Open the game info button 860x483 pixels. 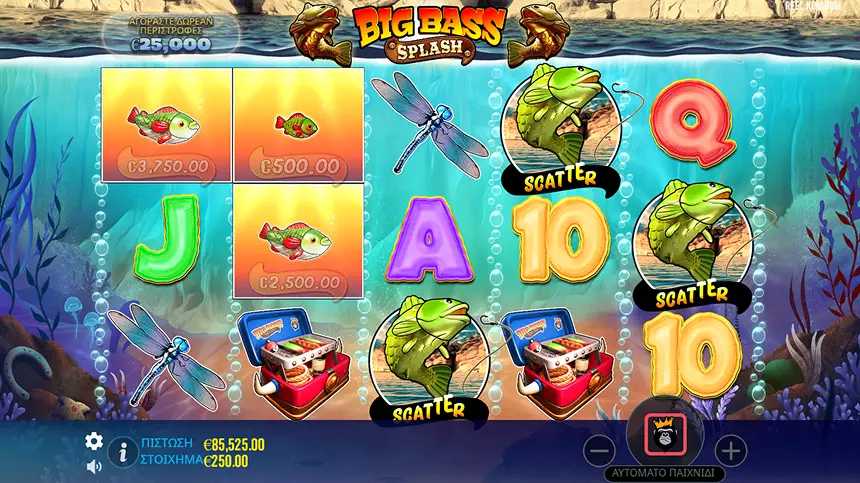[x=122, y=452]
